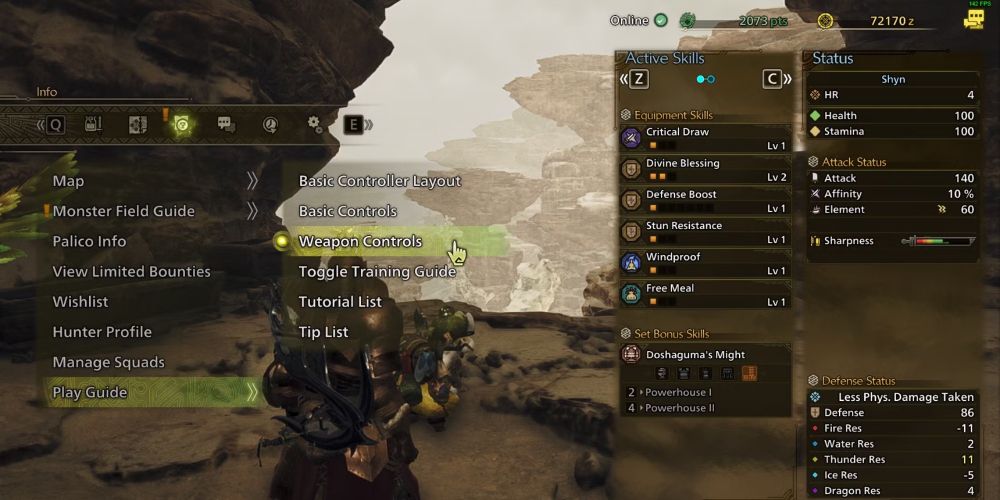Open the Wishlist

pos(80,301)
